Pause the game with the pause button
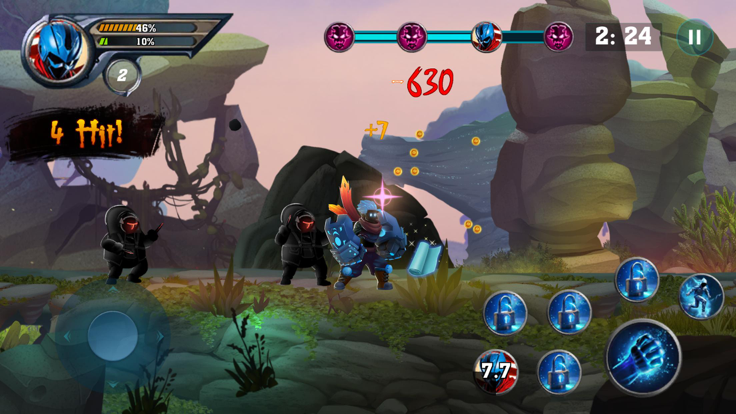Image resolution: width=736 pixels, height=414 pixels. coord(694,38)
